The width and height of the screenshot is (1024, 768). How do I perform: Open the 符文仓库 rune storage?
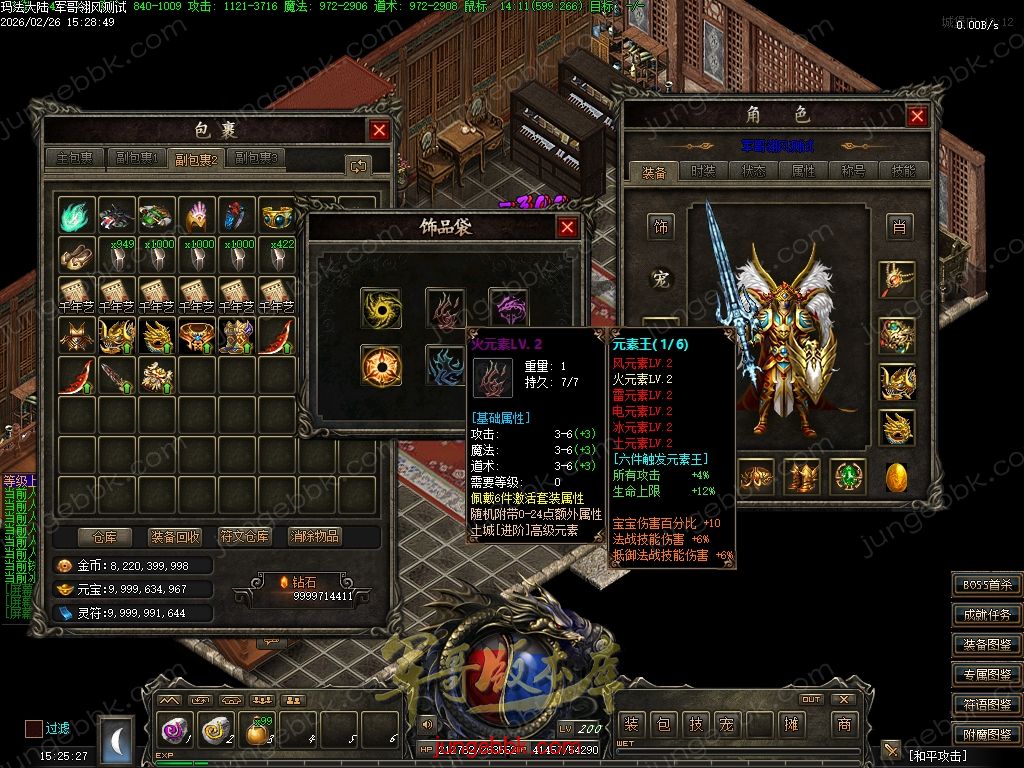[x=244, y=537]
